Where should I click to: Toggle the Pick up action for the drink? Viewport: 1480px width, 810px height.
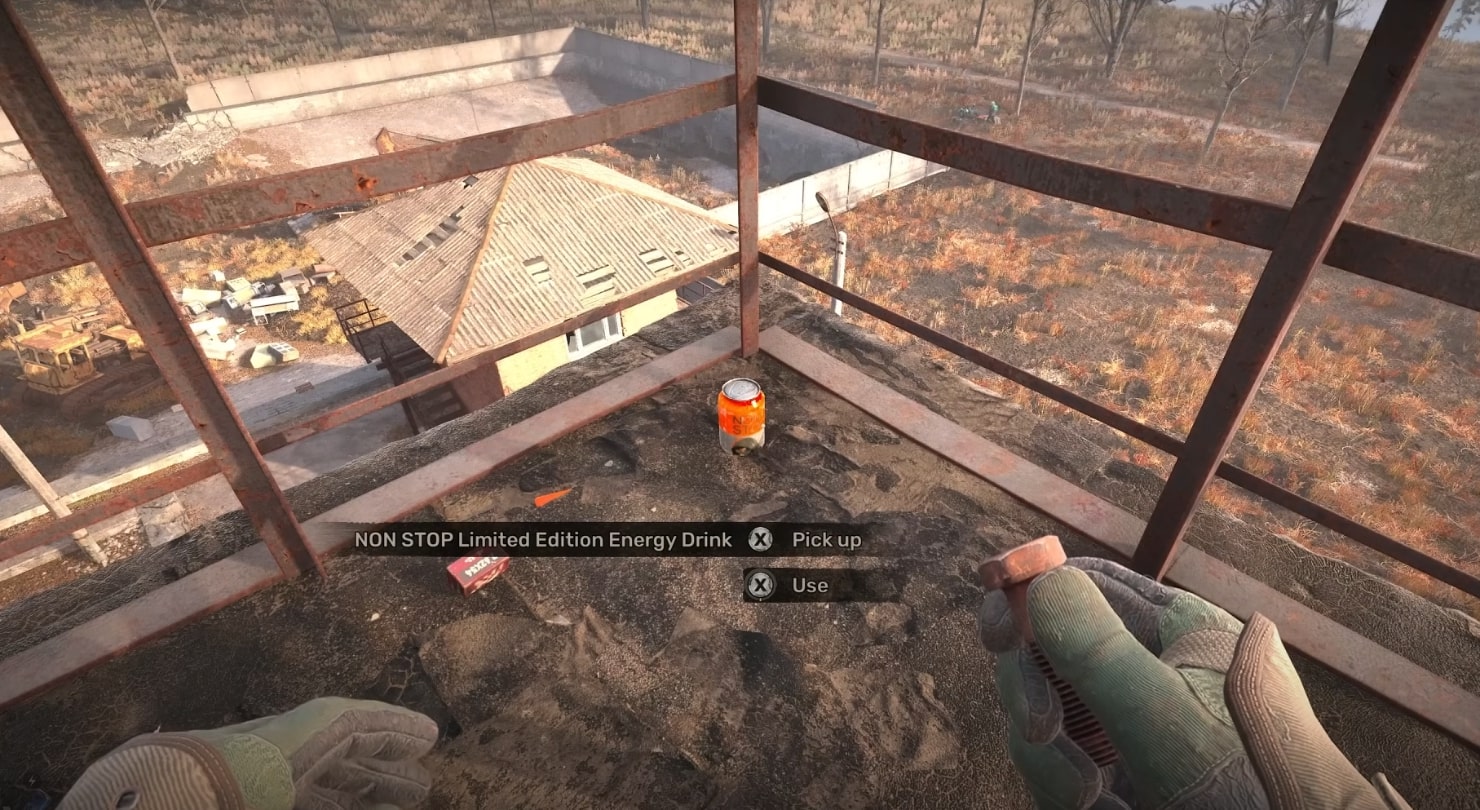coord(827,539)
